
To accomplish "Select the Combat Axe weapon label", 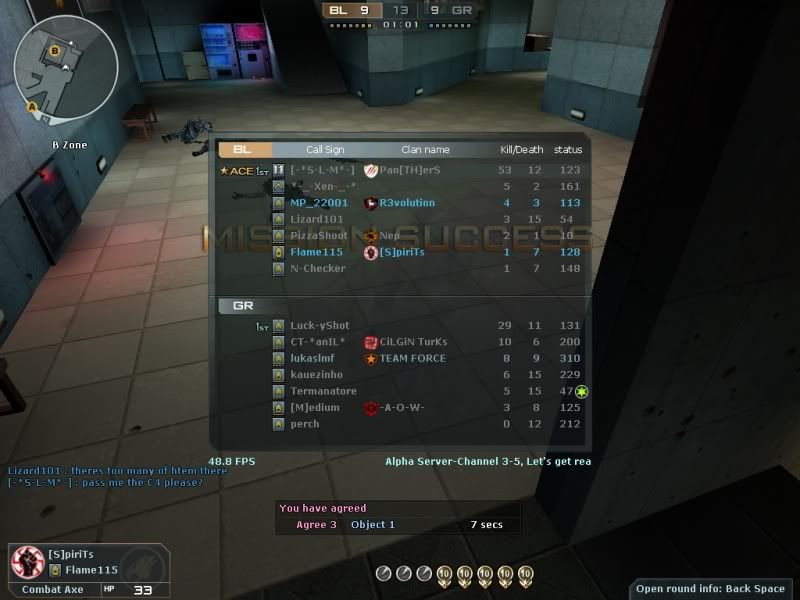I will click(x=53, y=589).
